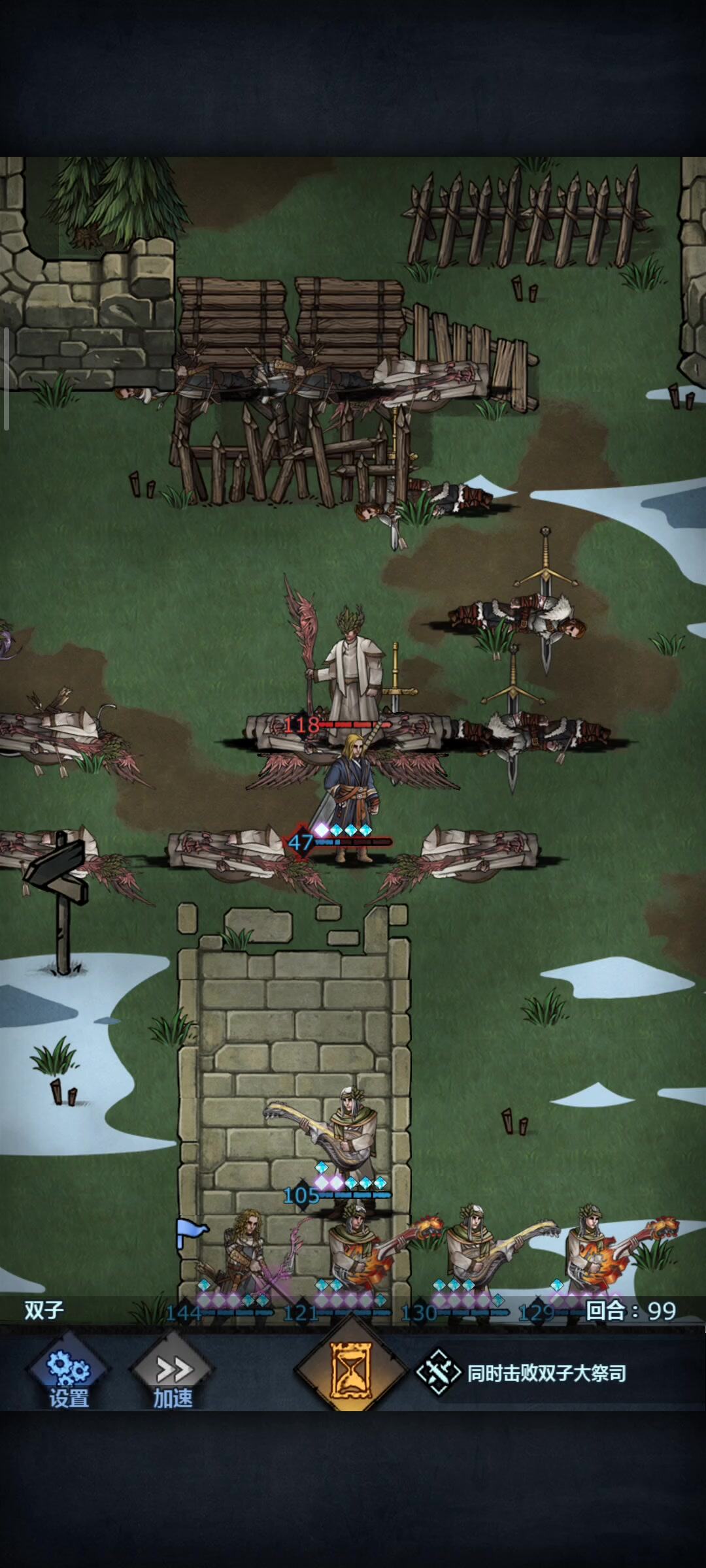Screen dimensions: 706x1568
Task: Click the hourglass end-turn button
Action: point(352,1369)
